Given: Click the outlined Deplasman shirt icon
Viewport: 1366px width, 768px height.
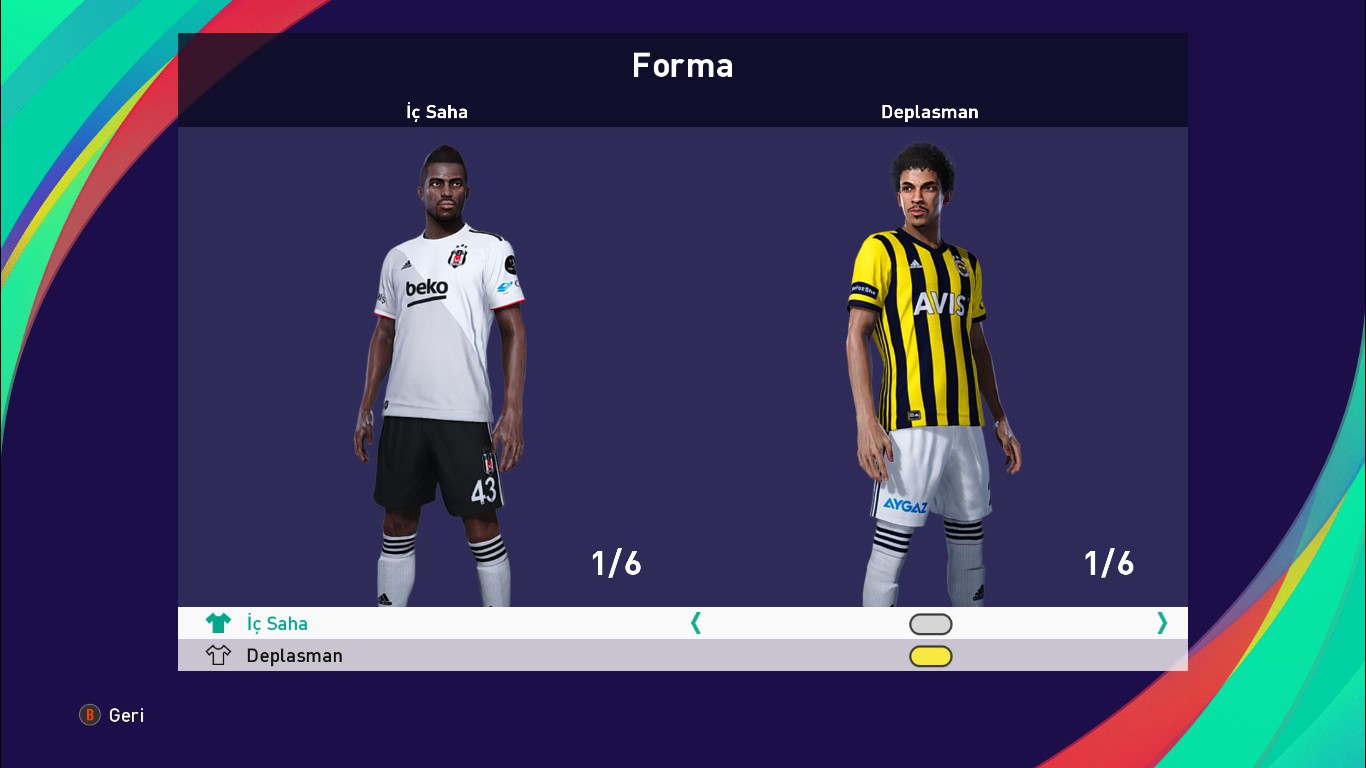Looking at the screenshot, I should tap(218, 655).
